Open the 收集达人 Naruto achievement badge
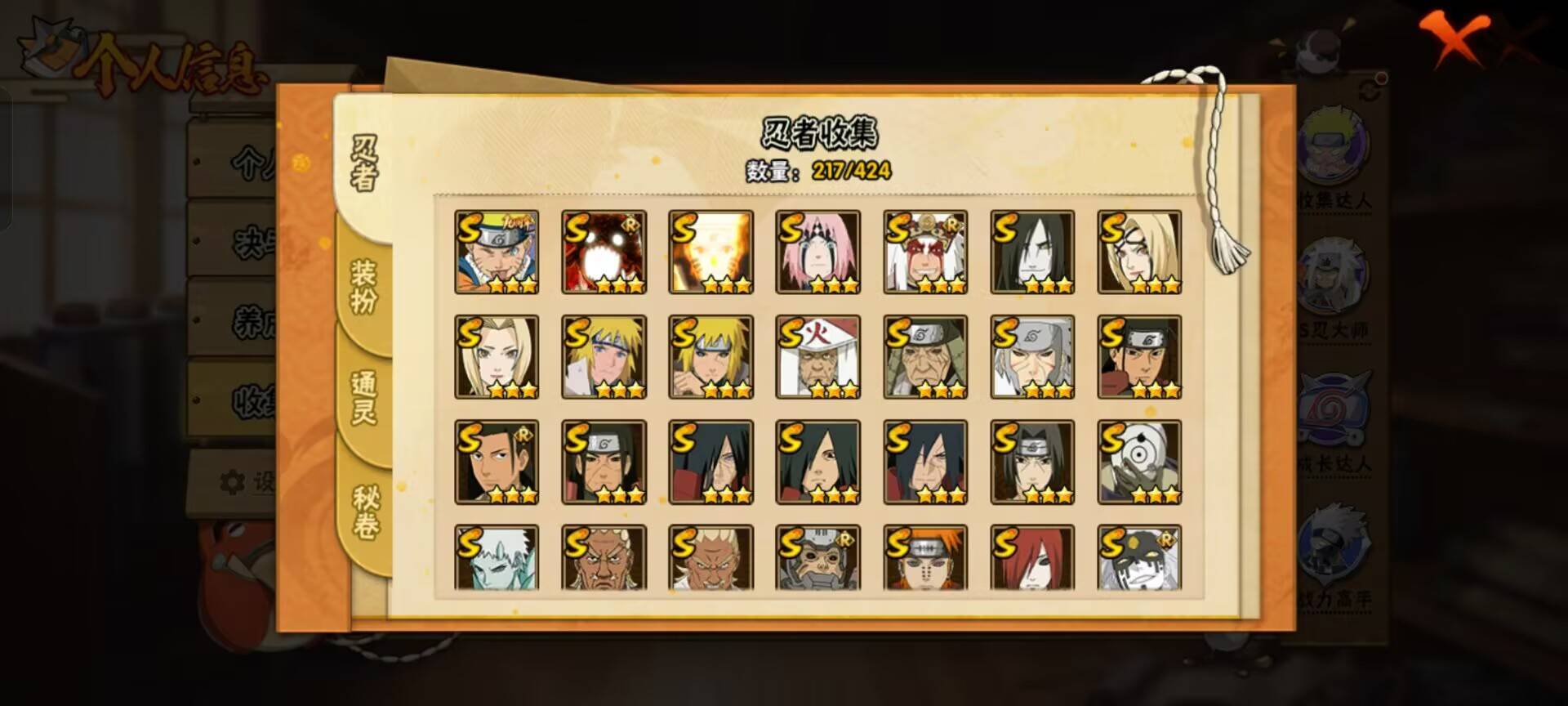The image size is (1568, 706). pyautogui.click(x=1336, y=147)
